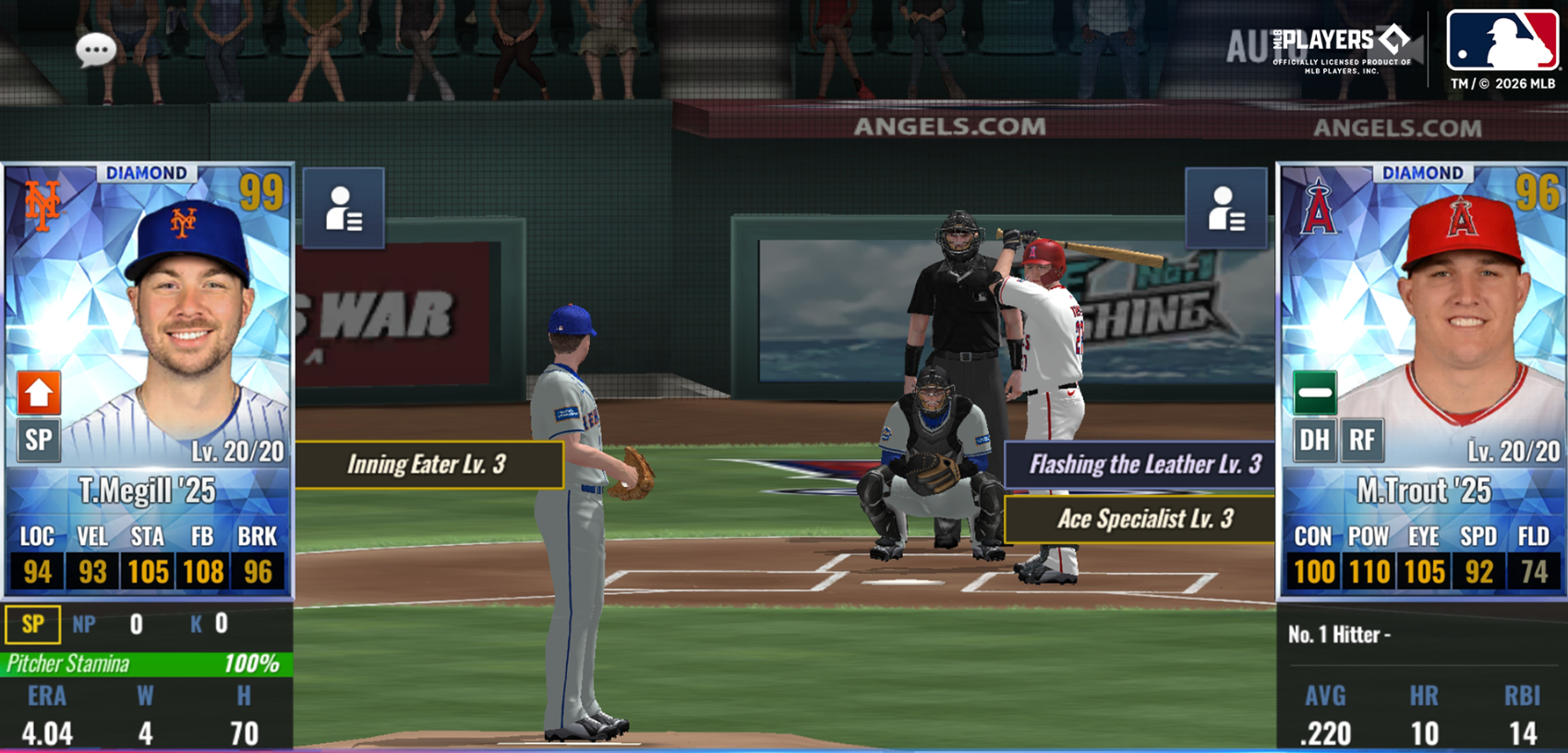This screenshot has height=753, width=1568.
Task: Select the SP position badge on Megill's card
Action: [37, 441]
